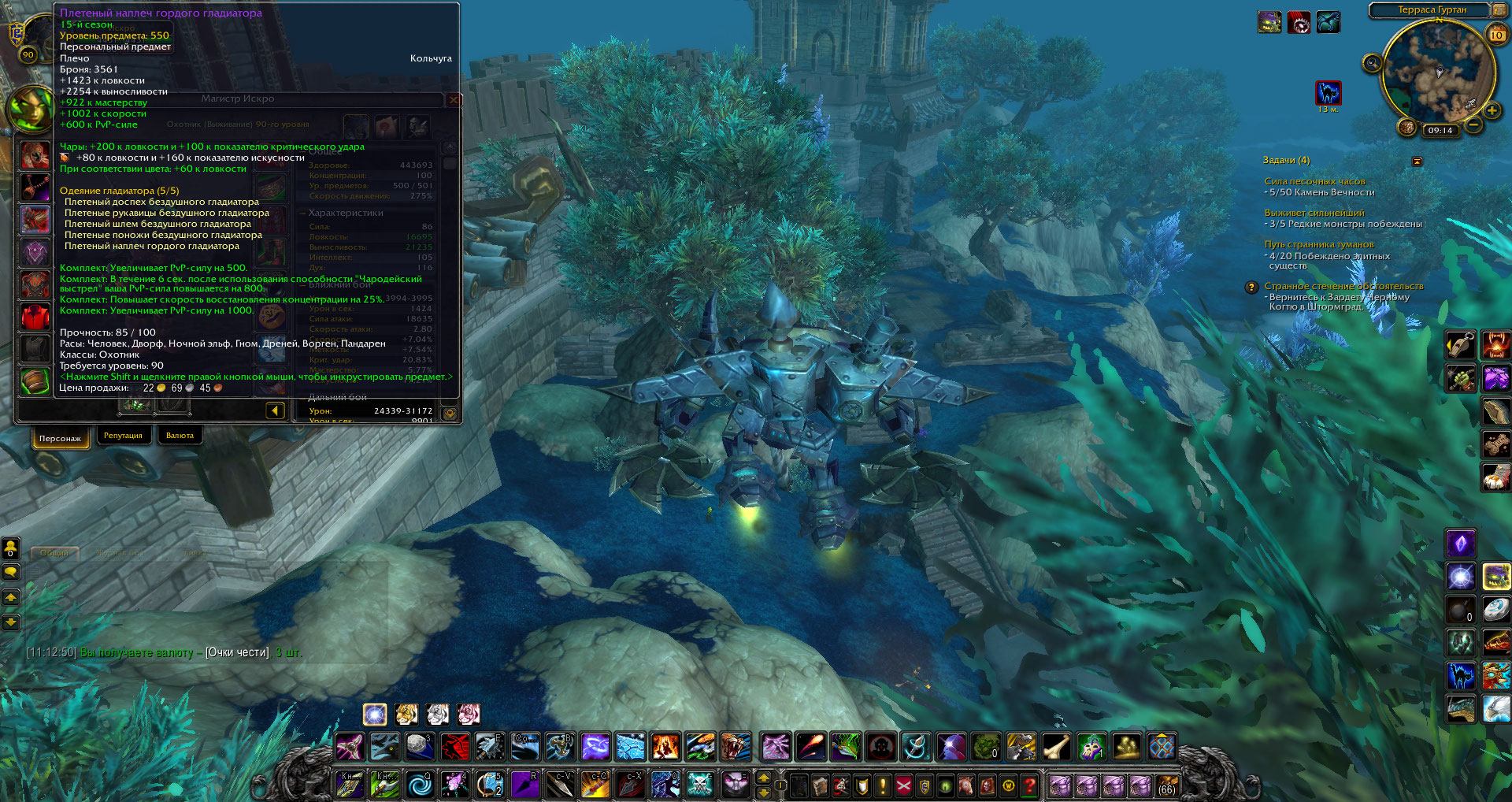The width and height of the screenshot is (1512, 802).
Task: Open the calendar showing day 10
Action: (1496, 35)
